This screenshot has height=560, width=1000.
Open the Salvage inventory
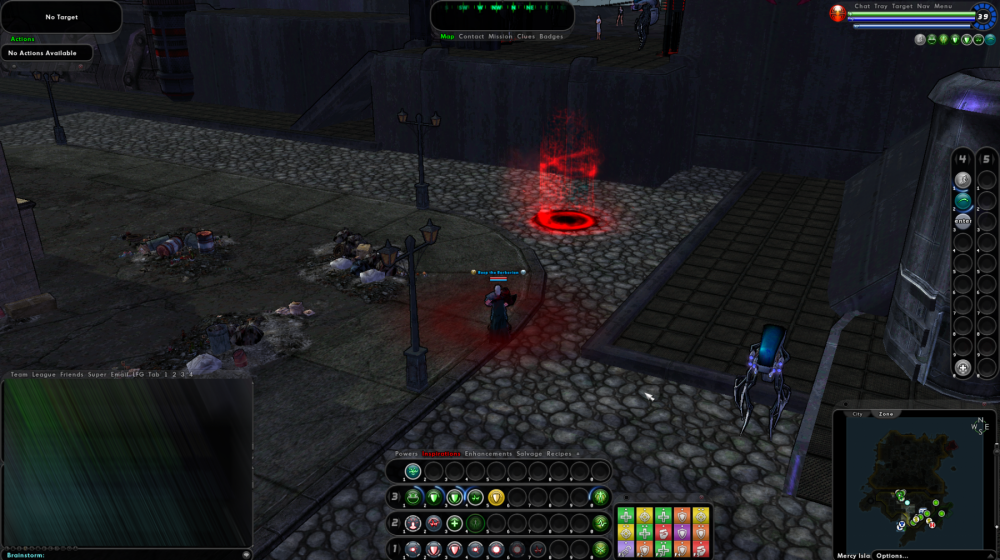click(x=529, y=454)
